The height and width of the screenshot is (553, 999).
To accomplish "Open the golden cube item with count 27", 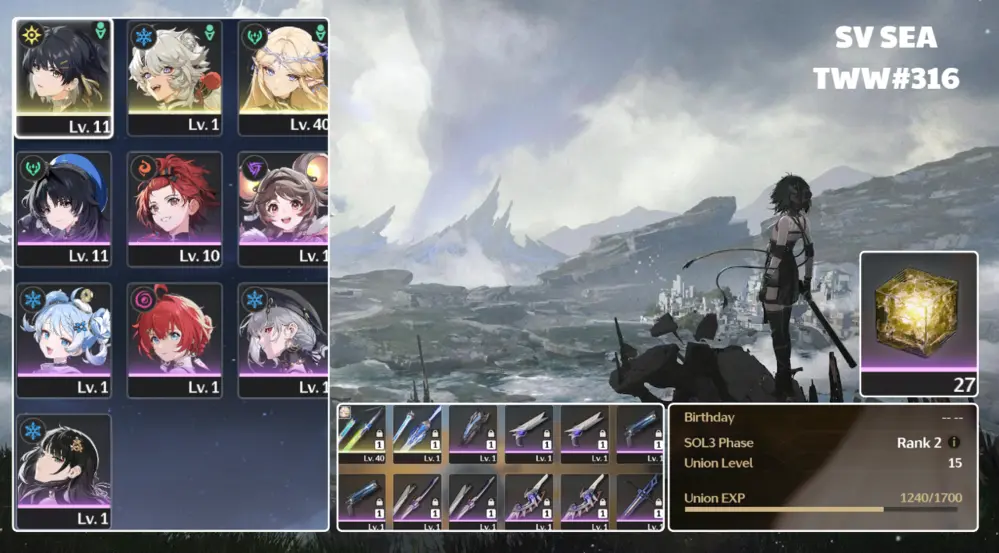I will (918, 322).
